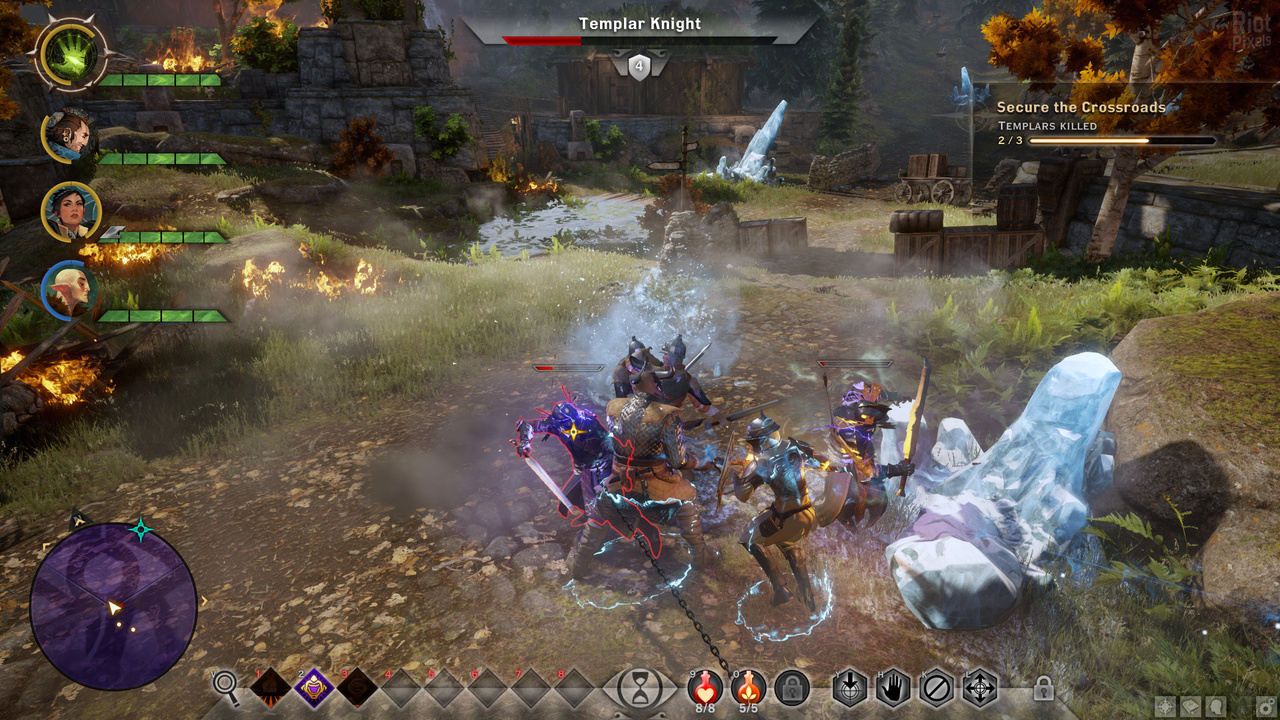Screen dimensions: 1280x720
Task: Select the green hand Inquisitor portrait
Action: coord(71,54)
